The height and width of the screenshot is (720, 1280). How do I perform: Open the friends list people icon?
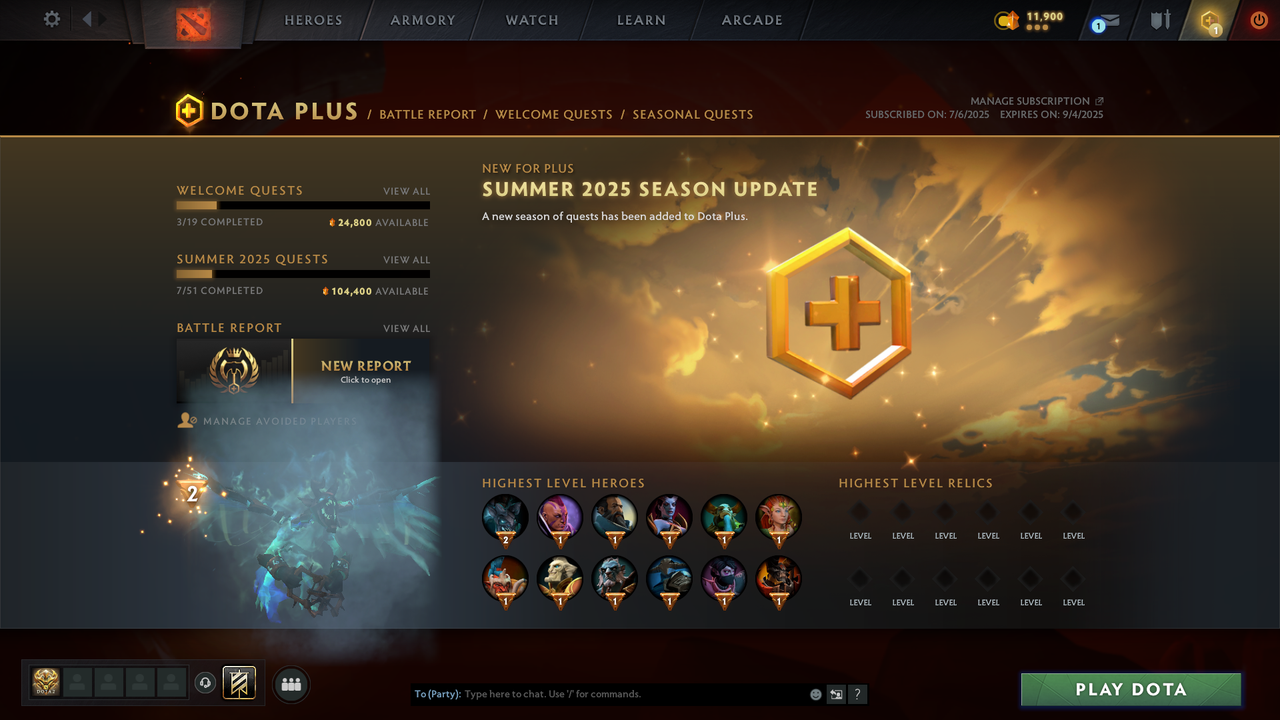pos(290,683)
